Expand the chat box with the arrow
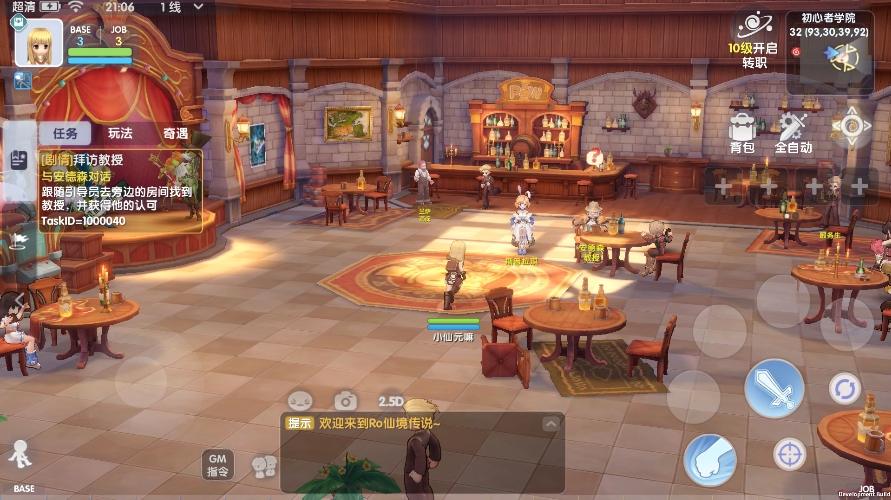The width and height of the screenshot is (891, 500). pyautogui.click(x=548, y=423)
